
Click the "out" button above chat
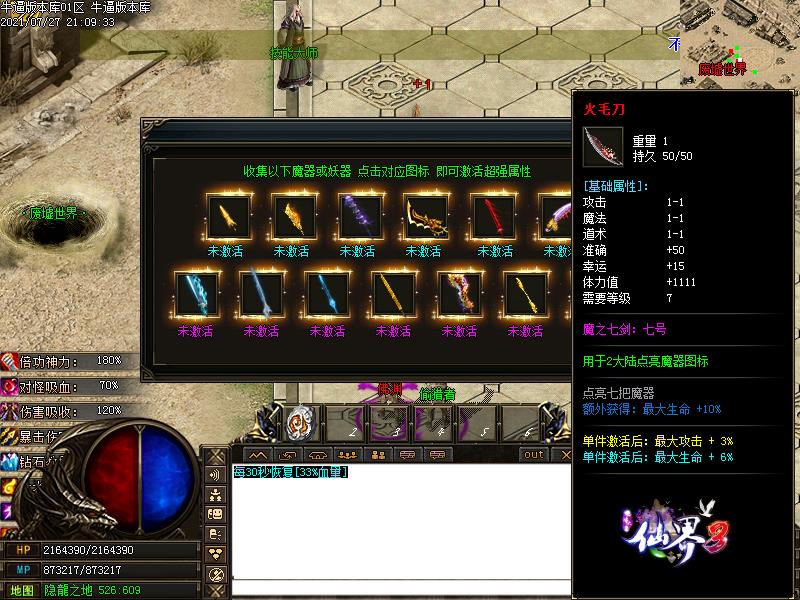pos(534,454)
